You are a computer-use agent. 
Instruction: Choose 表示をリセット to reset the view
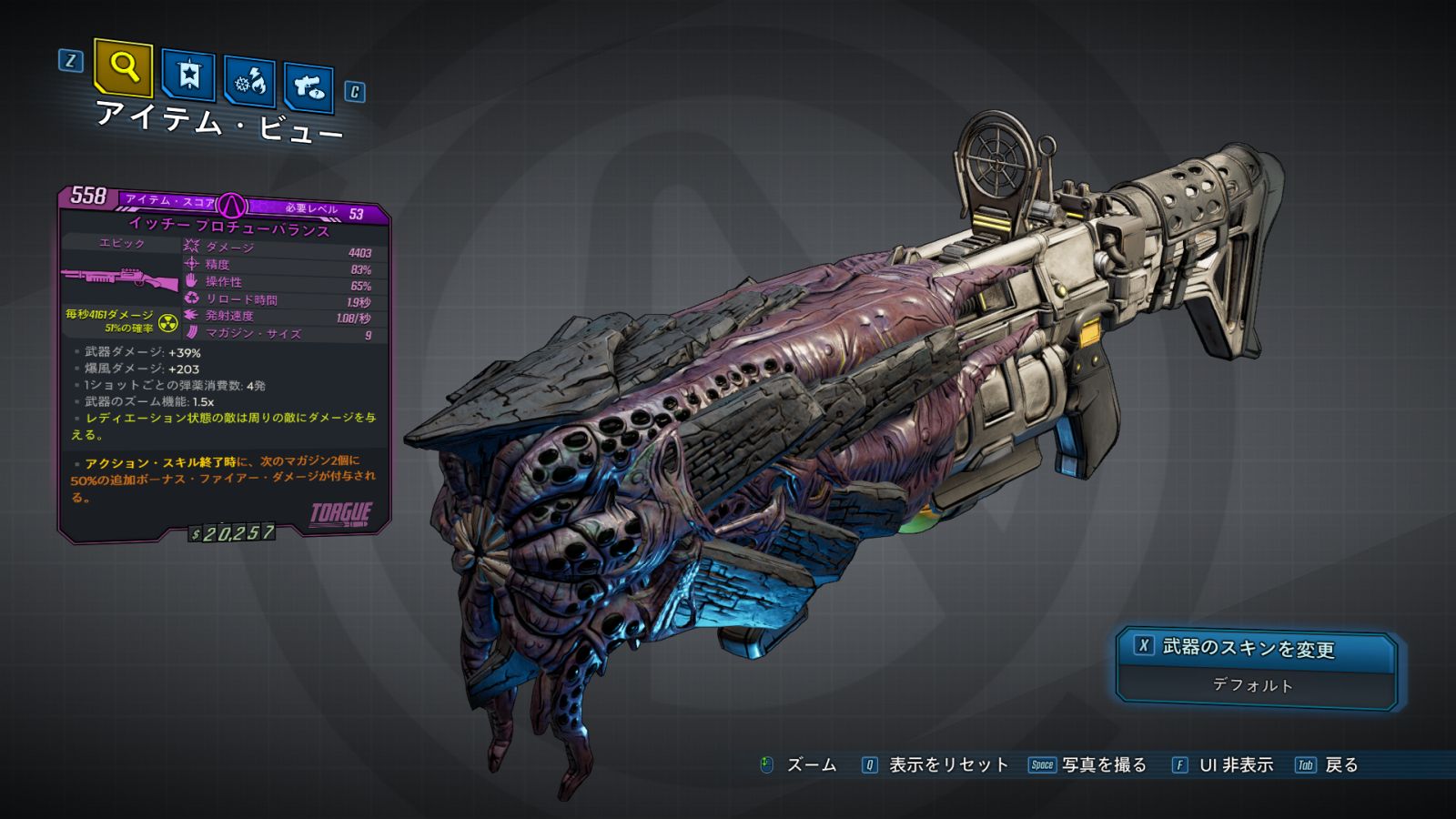pos(947,765)
